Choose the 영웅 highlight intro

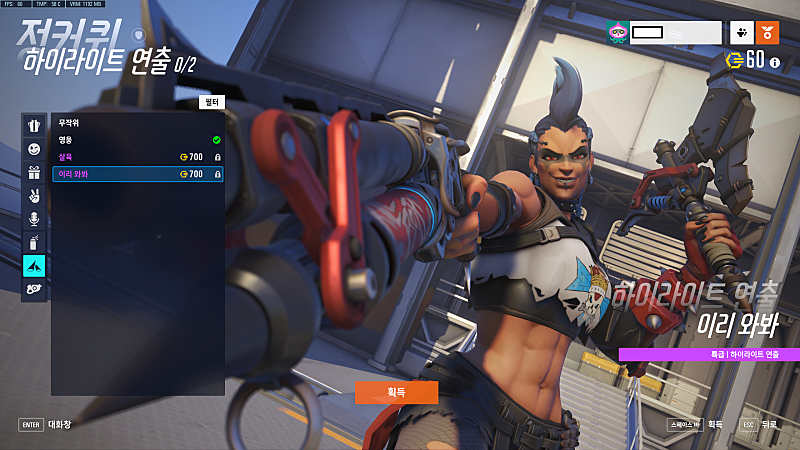137,140
